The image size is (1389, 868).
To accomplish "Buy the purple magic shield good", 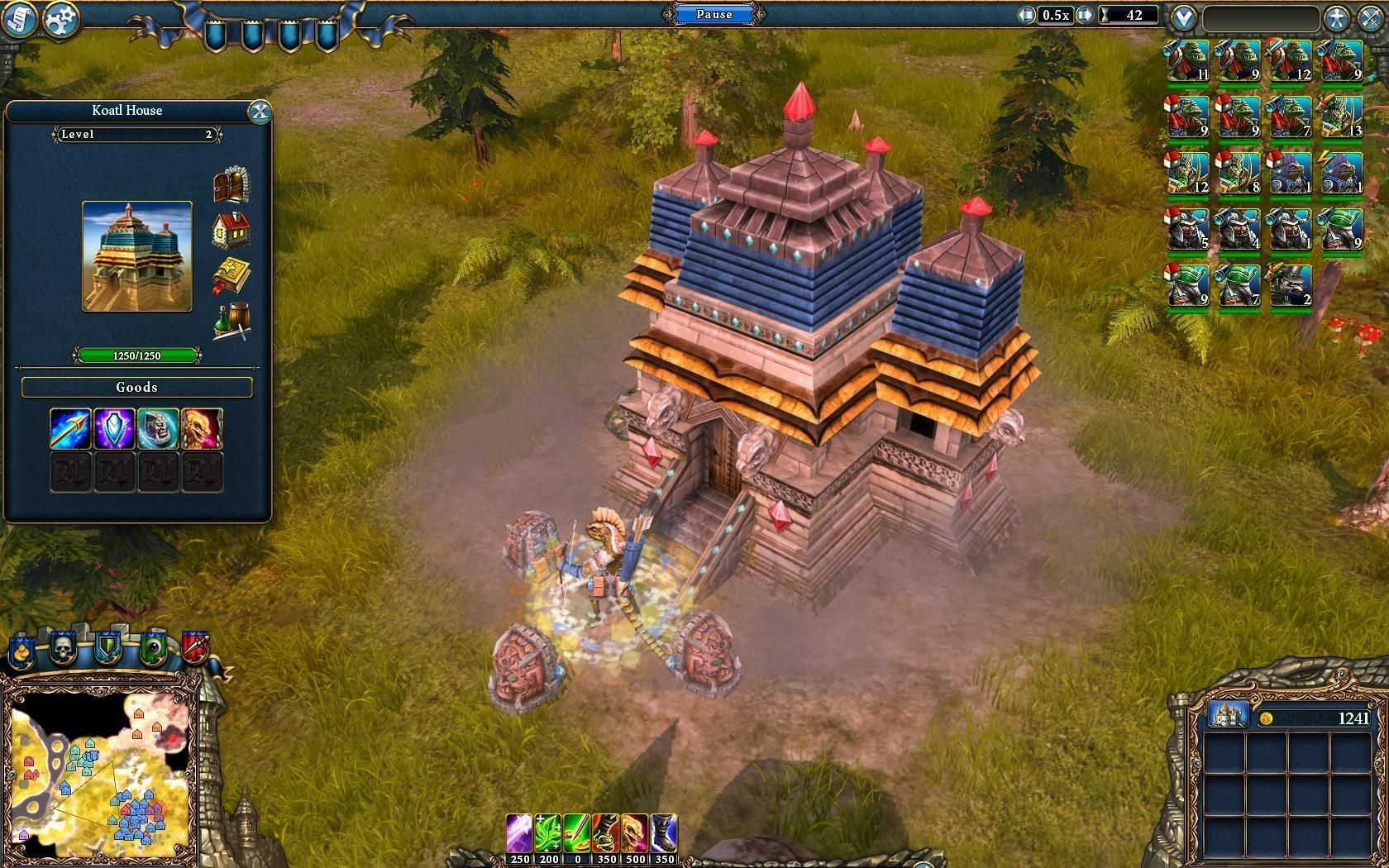I will (114, 428).
